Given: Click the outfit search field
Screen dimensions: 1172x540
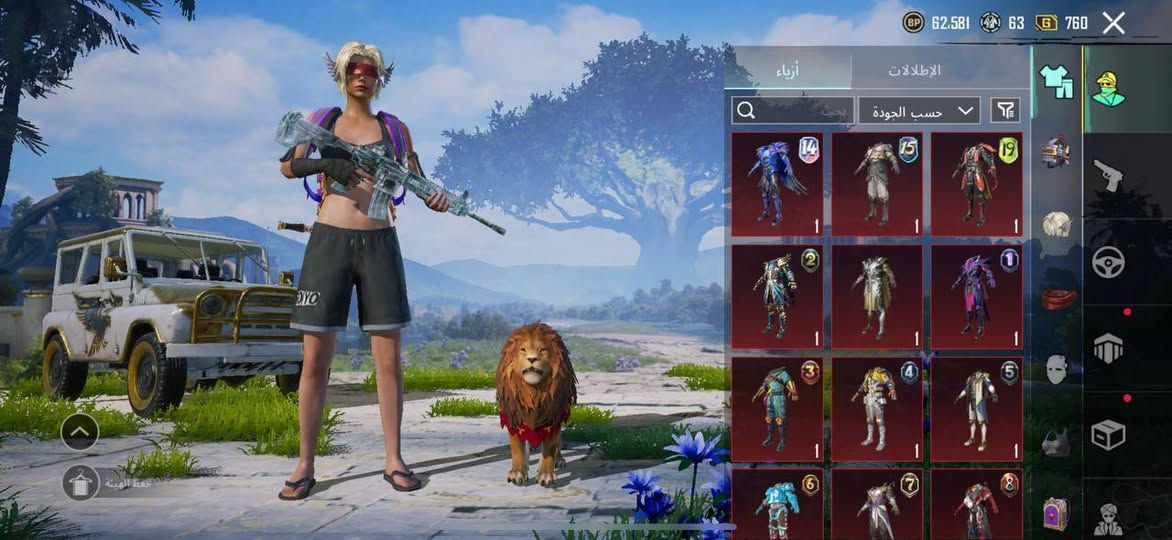Looking at the screenshot, I should click(x=791, y=110).
